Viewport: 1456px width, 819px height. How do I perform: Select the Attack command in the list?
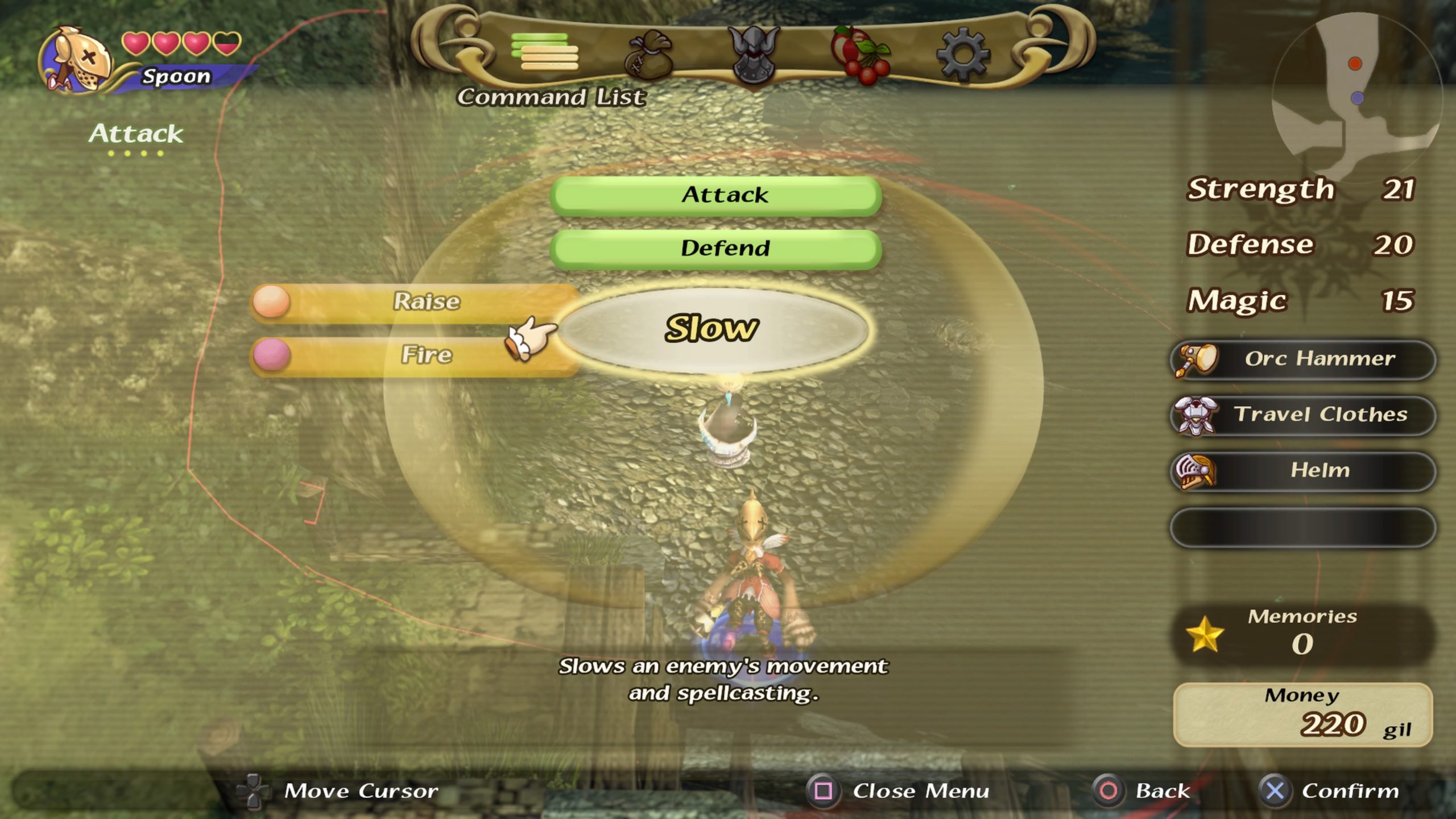[x=715, y=195]
